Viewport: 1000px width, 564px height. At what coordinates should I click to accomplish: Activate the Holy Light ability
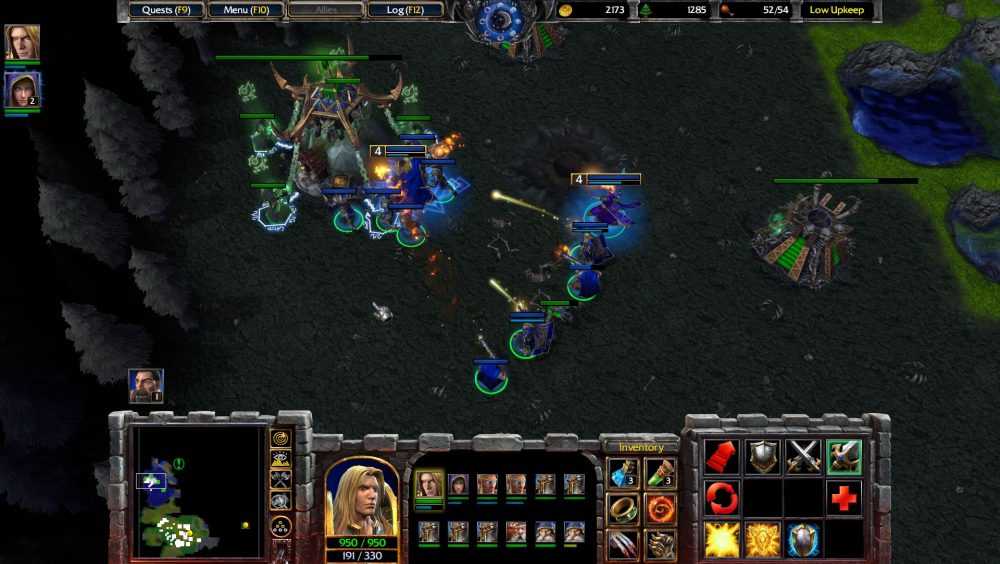pyautogui.click(x=721, y=539)
